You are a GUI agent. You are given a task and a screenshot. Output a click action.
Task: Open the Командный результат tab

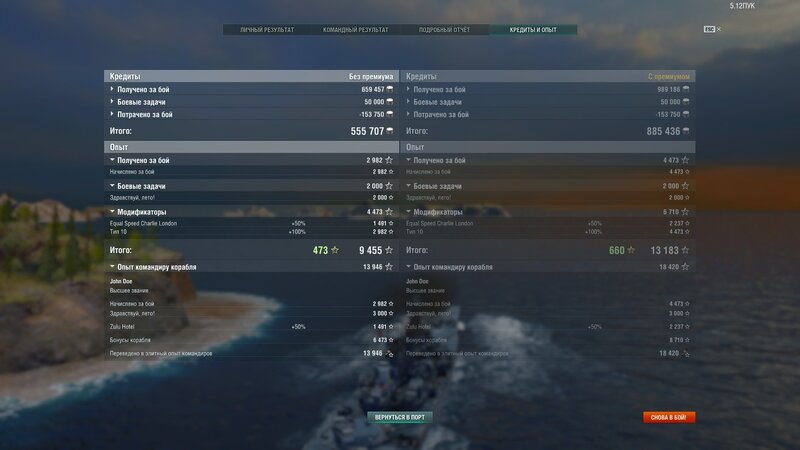[355, 30]
